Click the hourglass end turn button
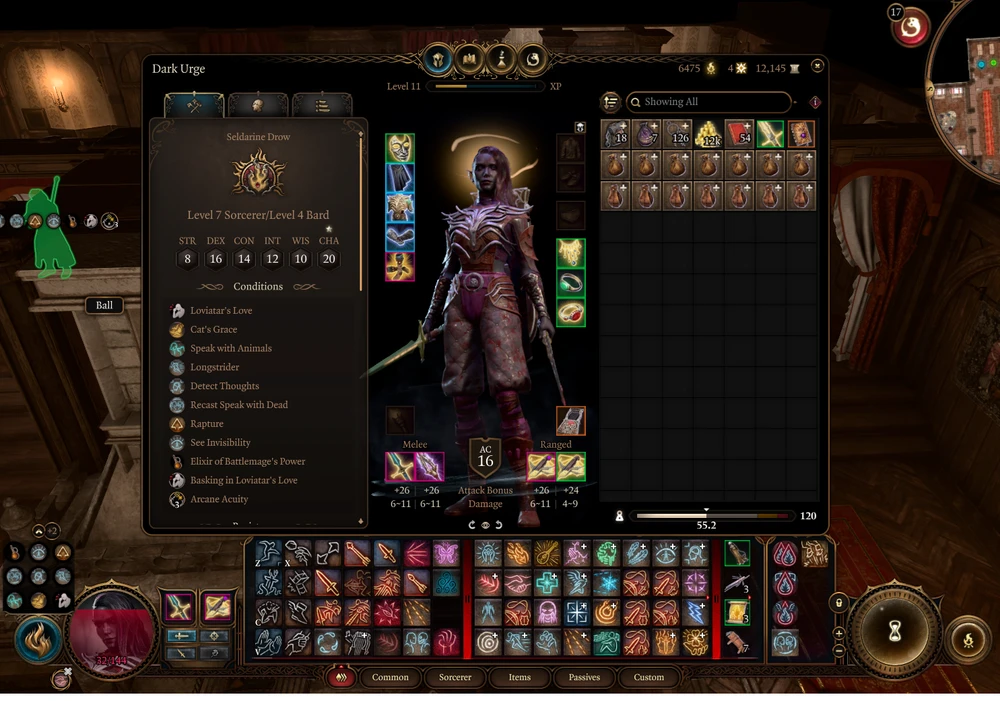The width and height of the screenshot is (1000, 701). click(x=894, y=627)
